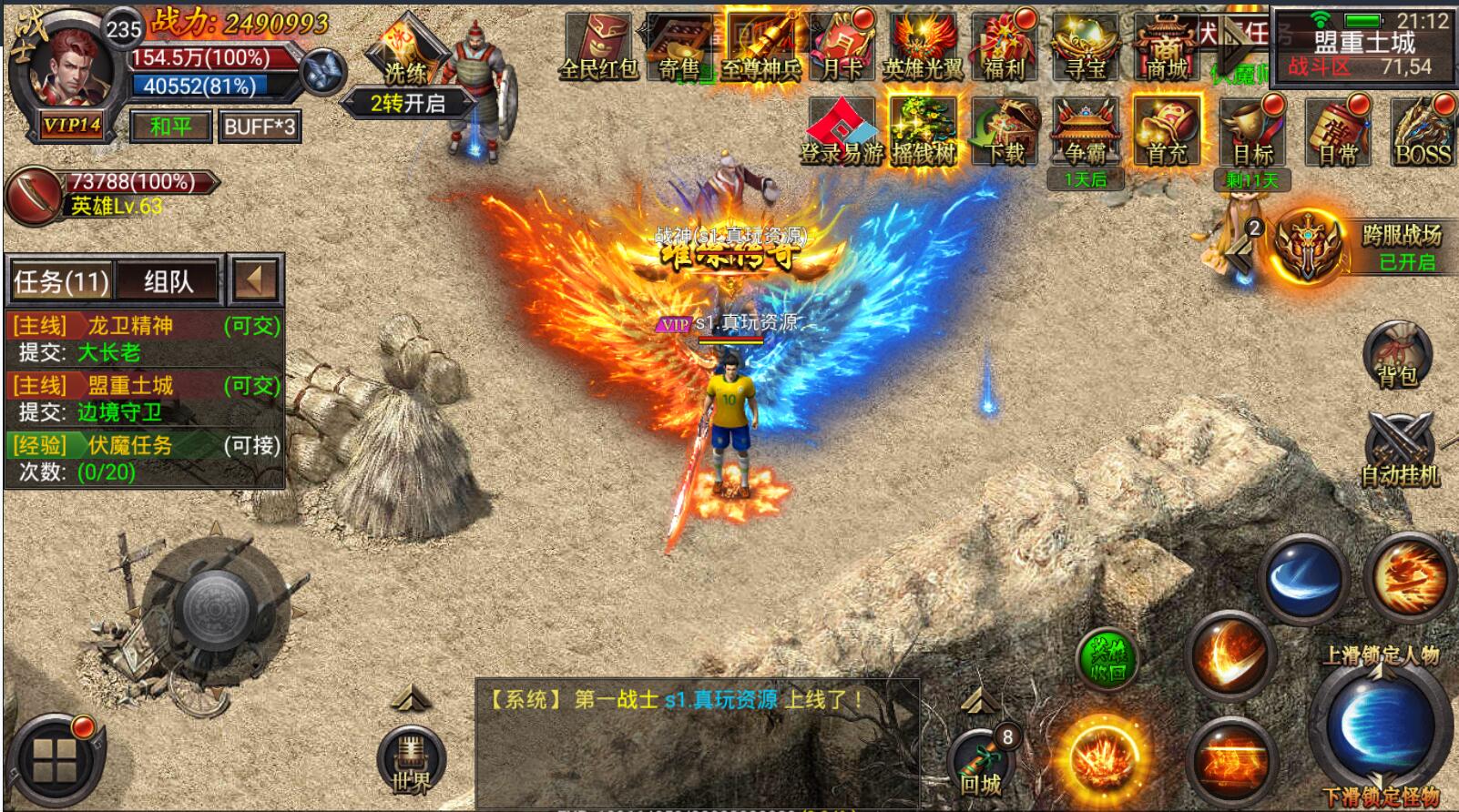This screenshot has height=812, width=1459.
Task: Collapse the quest panel with arrow button
Action: tap(254, 279)
